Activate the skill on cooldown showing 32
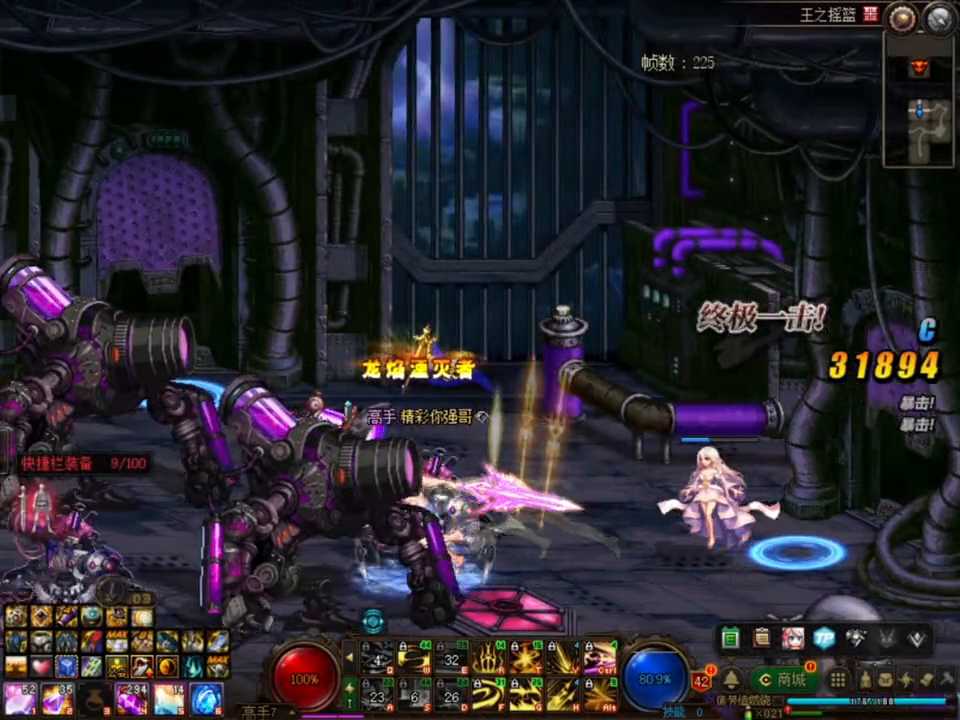Viewport: 960px width, 720px height. [x=451, y=658]
